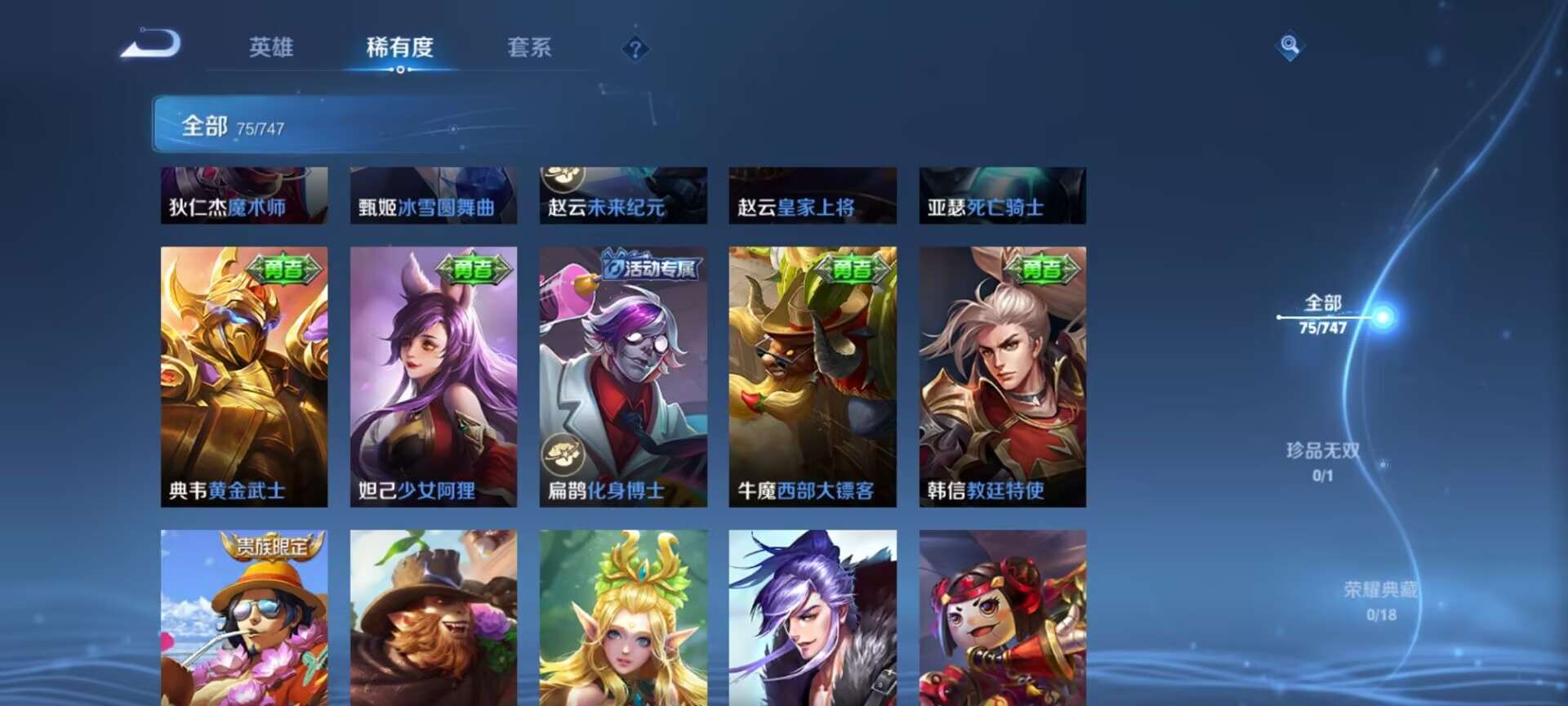Click the 赵云未来纪元 skin entry
Viewport: 1568px width, 706px height.
pyautogui.click(x=624, y=196)
